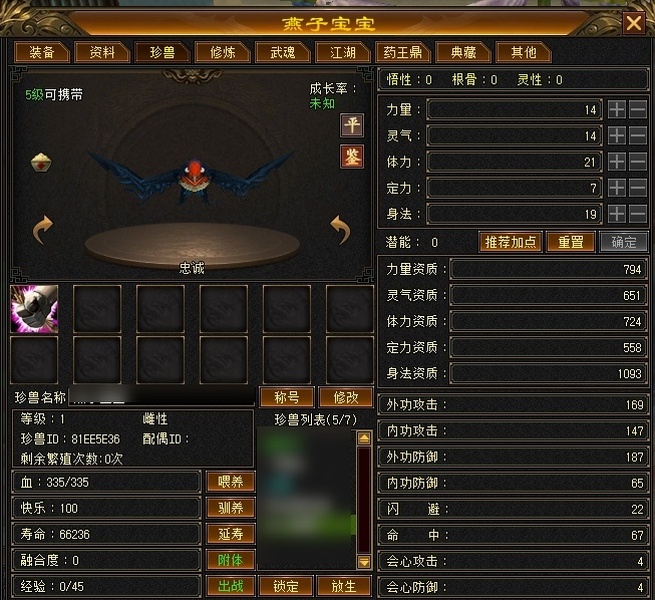Click the 驯养 button

tap(229, 508)
